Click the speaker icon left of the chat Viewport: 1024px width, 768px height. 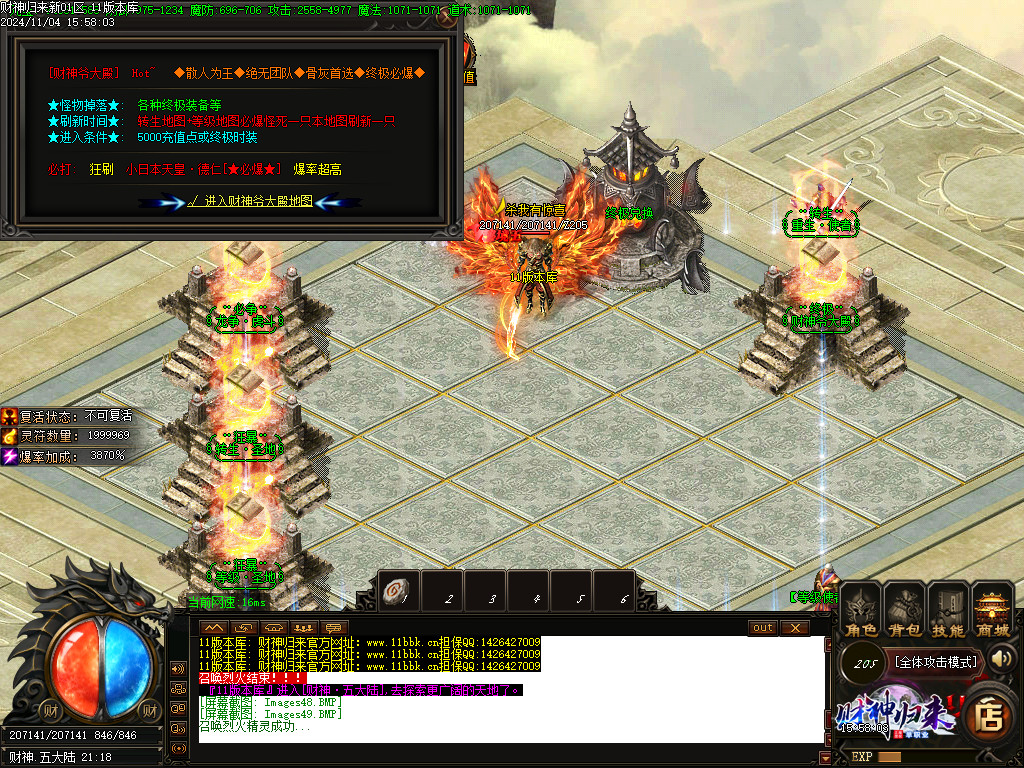click(x=179, y=668)
